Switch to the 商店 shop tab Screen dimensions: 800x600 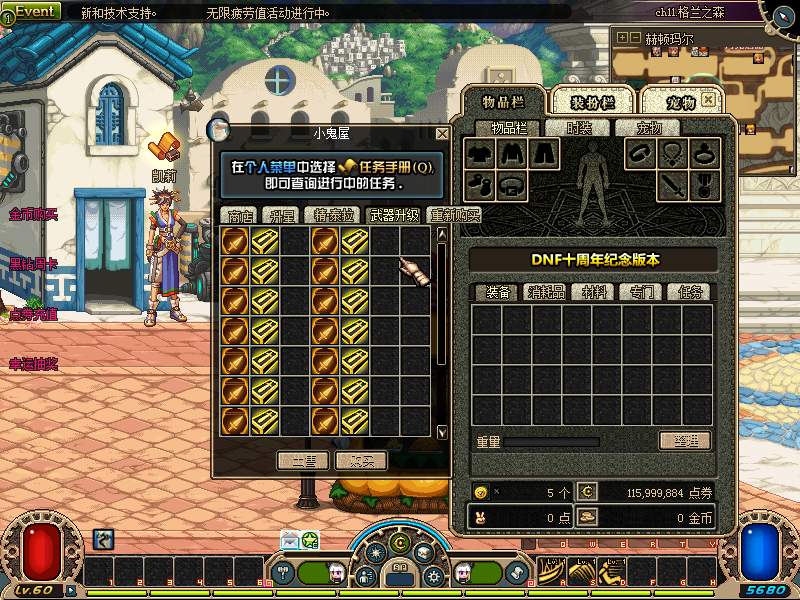coord(240,215)
